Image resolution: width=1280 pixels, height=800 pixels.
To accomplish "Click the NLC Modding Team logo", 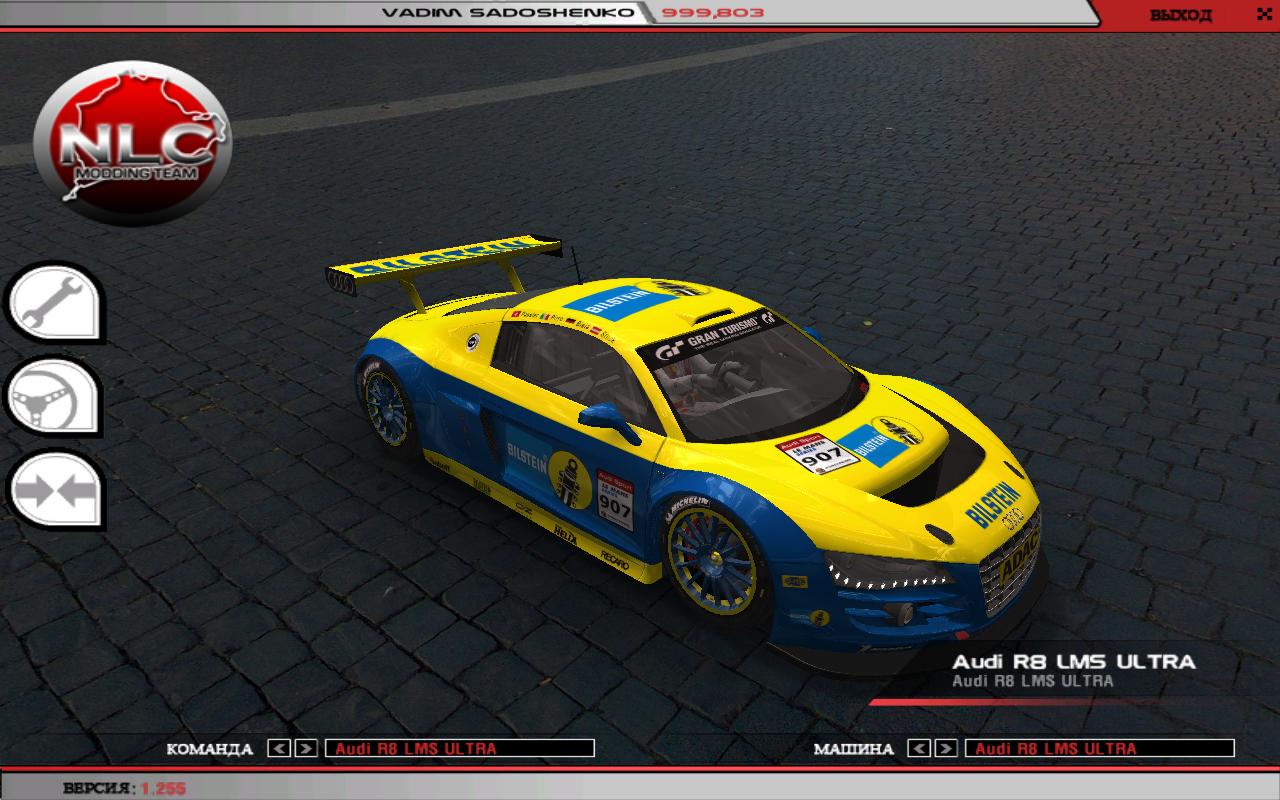I will coord(132,146).
